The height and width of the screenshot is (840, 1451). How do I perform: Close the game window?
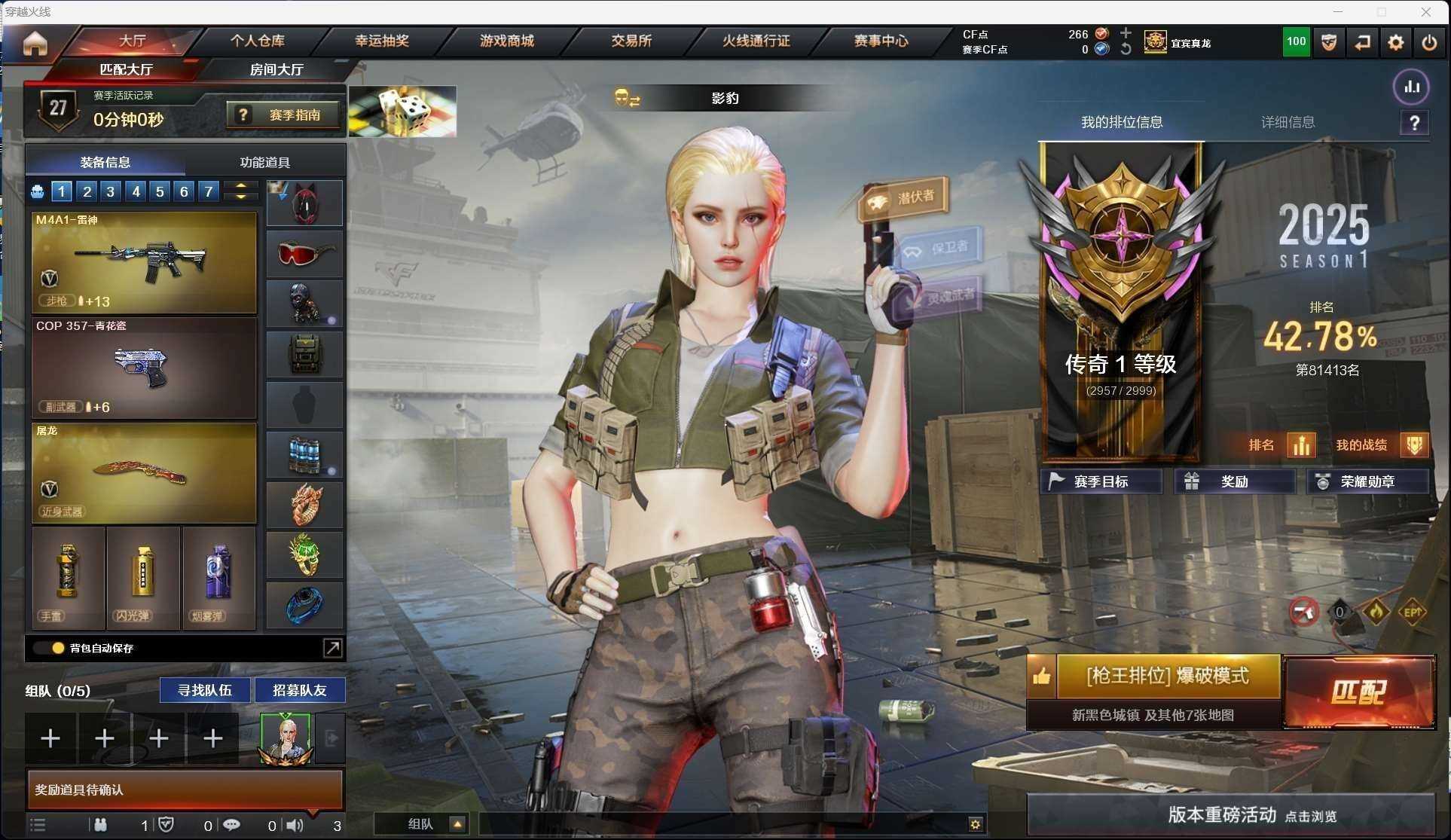point(1426,11)
